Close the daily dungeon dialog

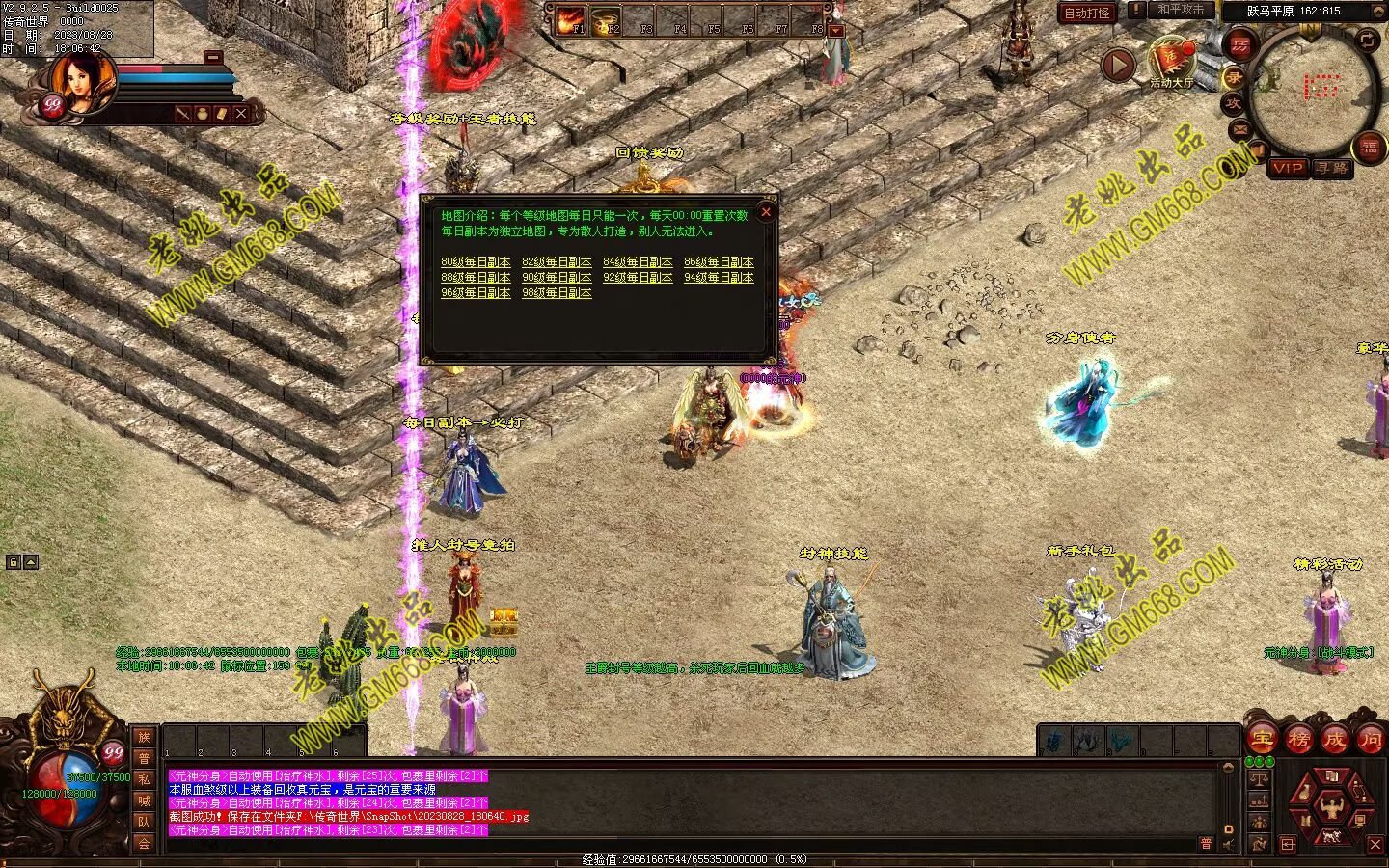tap(766, 212)
